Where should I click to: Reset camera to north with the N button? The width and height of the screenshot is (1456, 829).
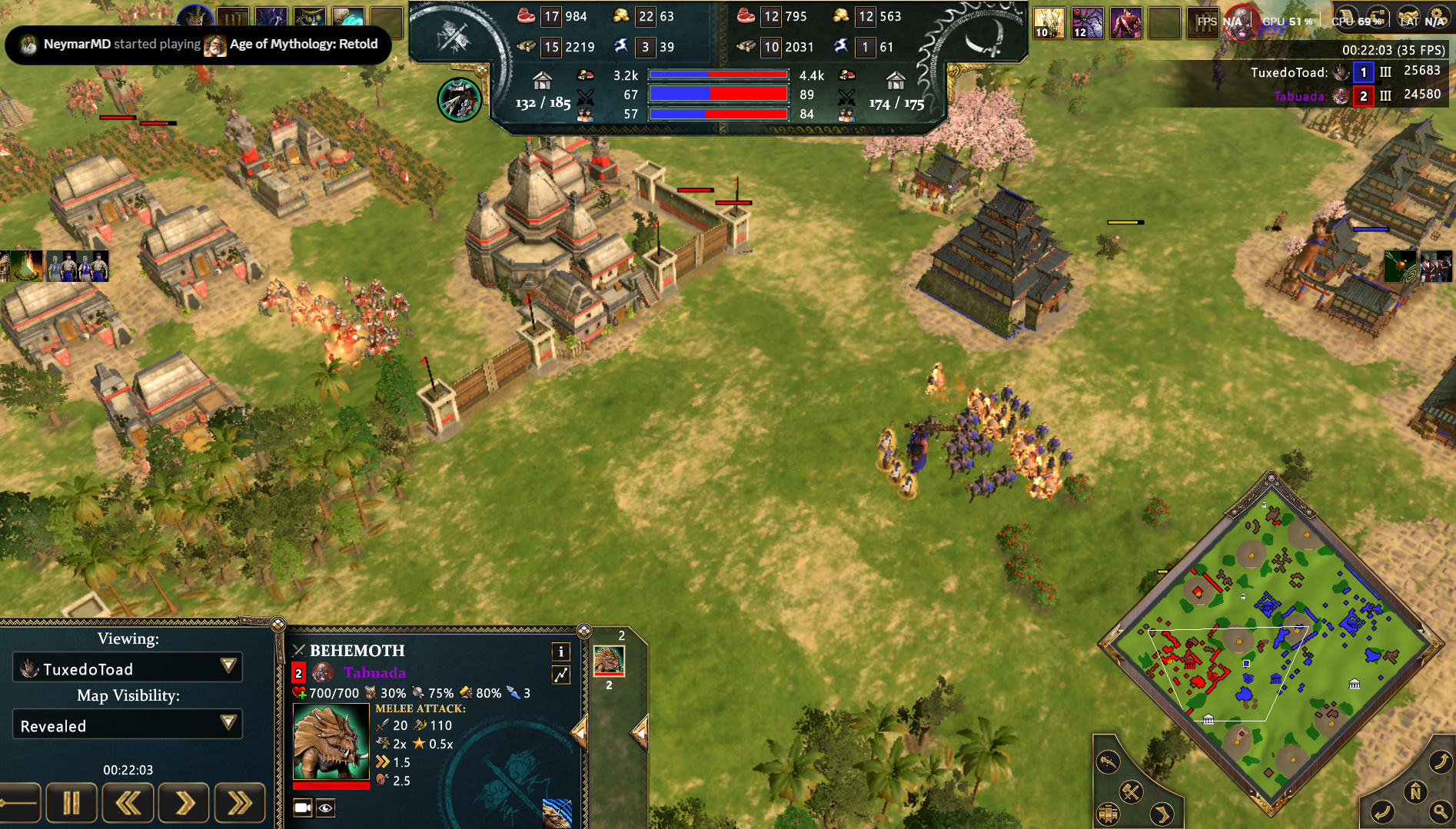[1415, 792]
